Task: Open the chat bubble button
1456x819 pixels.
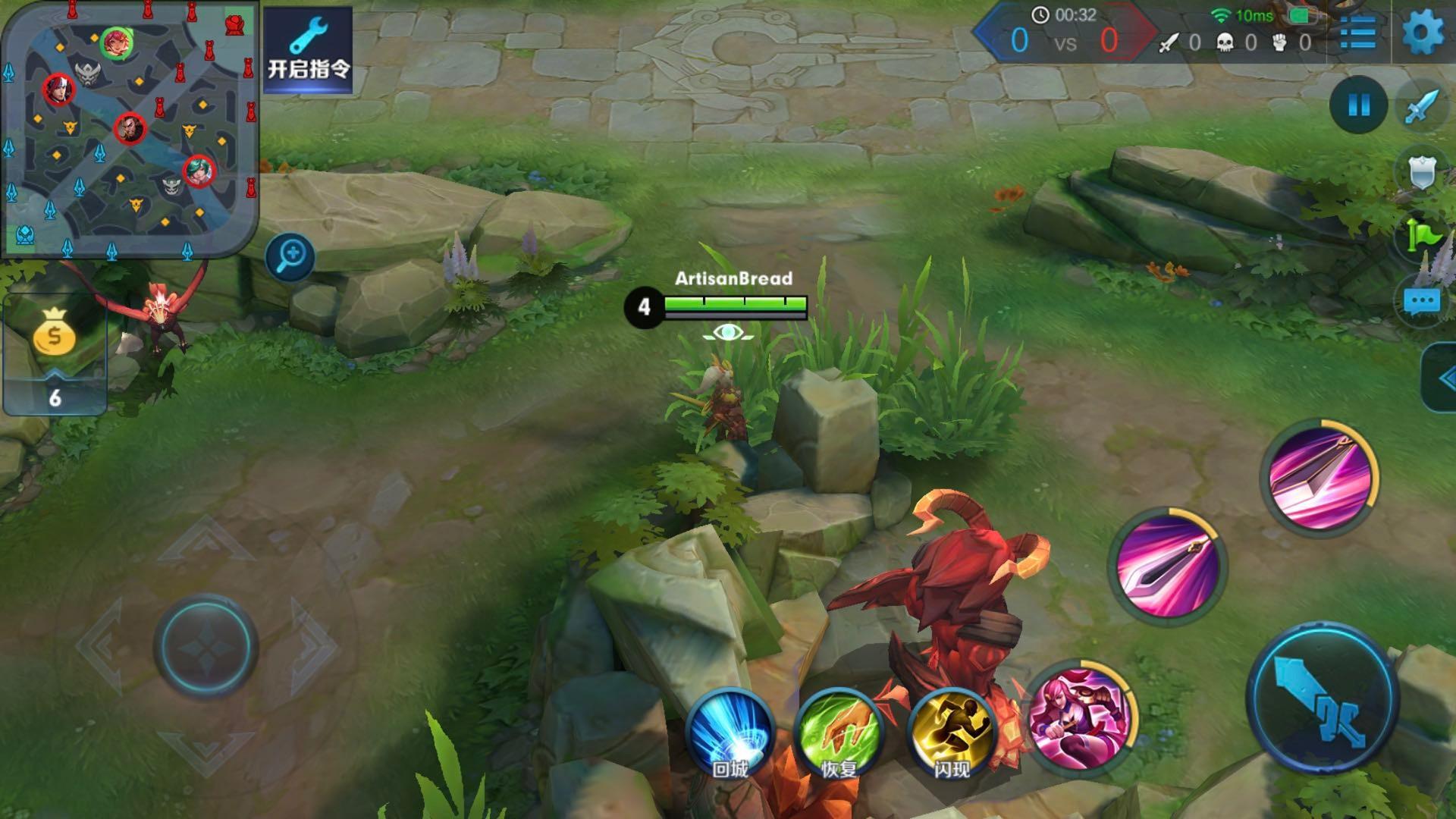Action: 1421,302
